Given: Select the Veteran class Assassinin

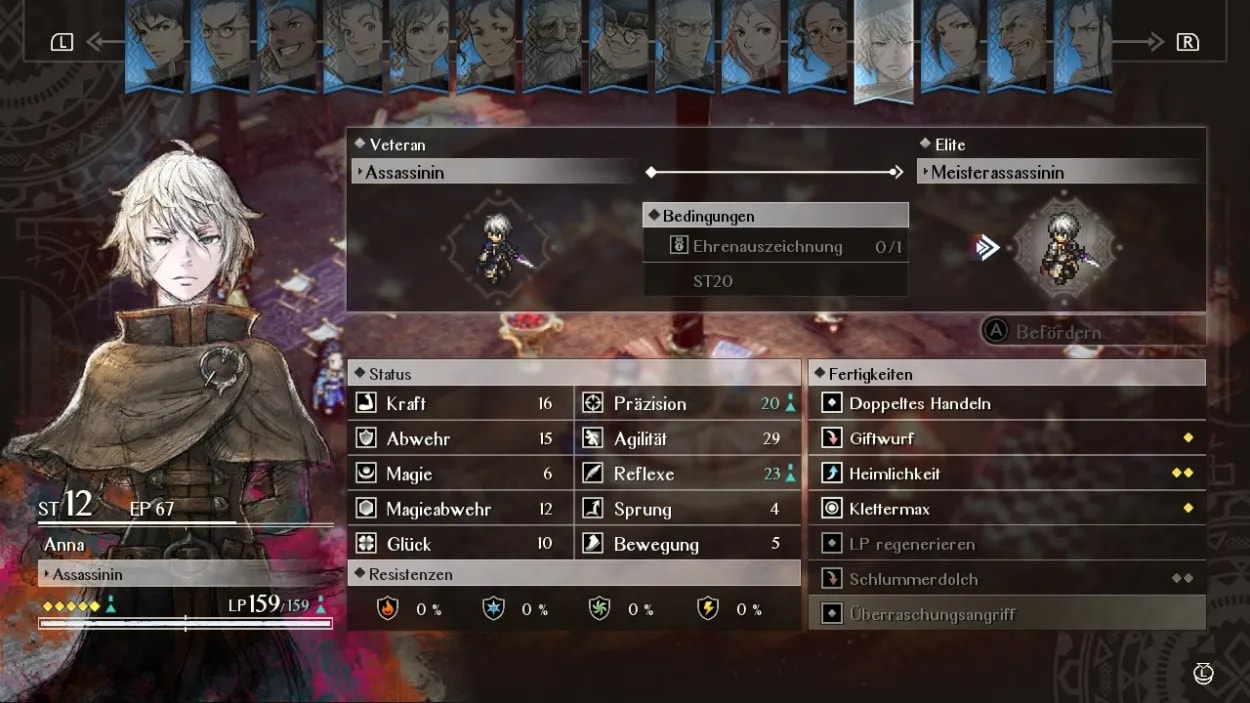Looking at the screenshot, I should coord(495,172).
